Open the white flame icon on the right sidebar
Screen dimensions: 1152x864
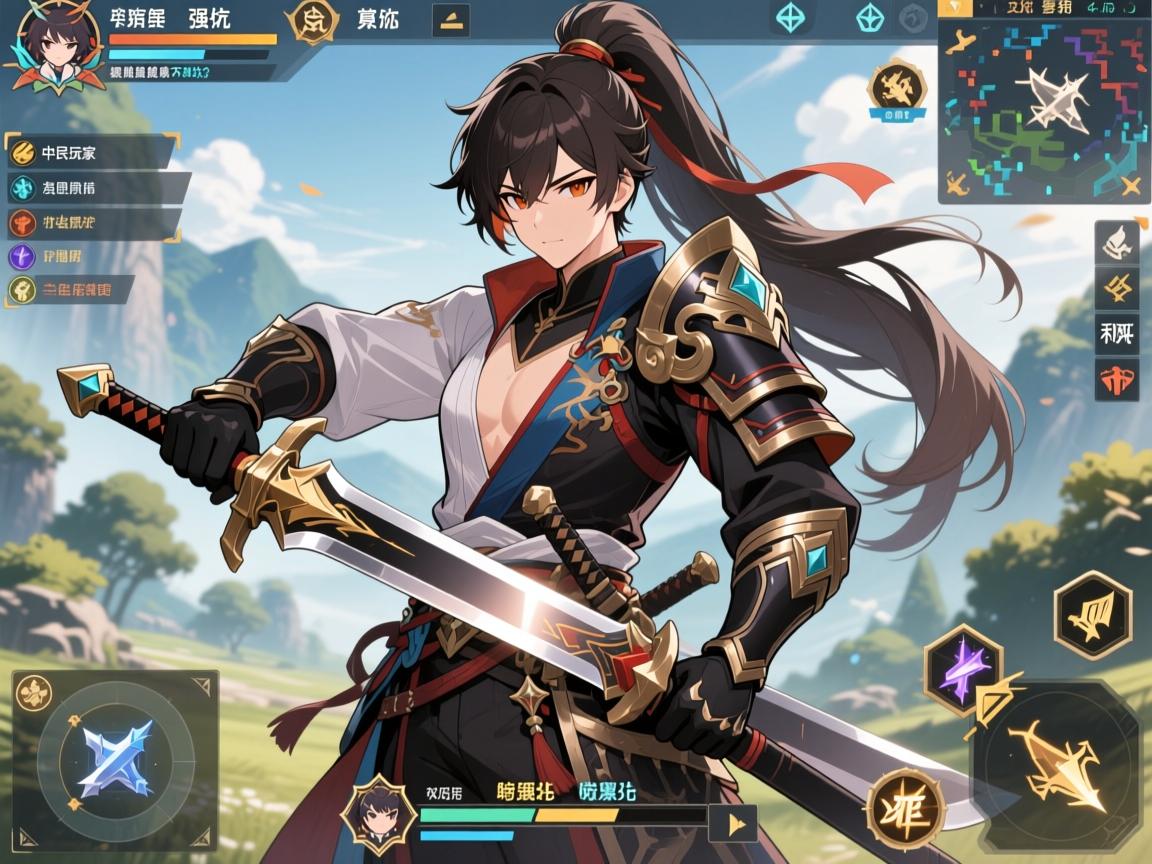[x=1118, y=242]
